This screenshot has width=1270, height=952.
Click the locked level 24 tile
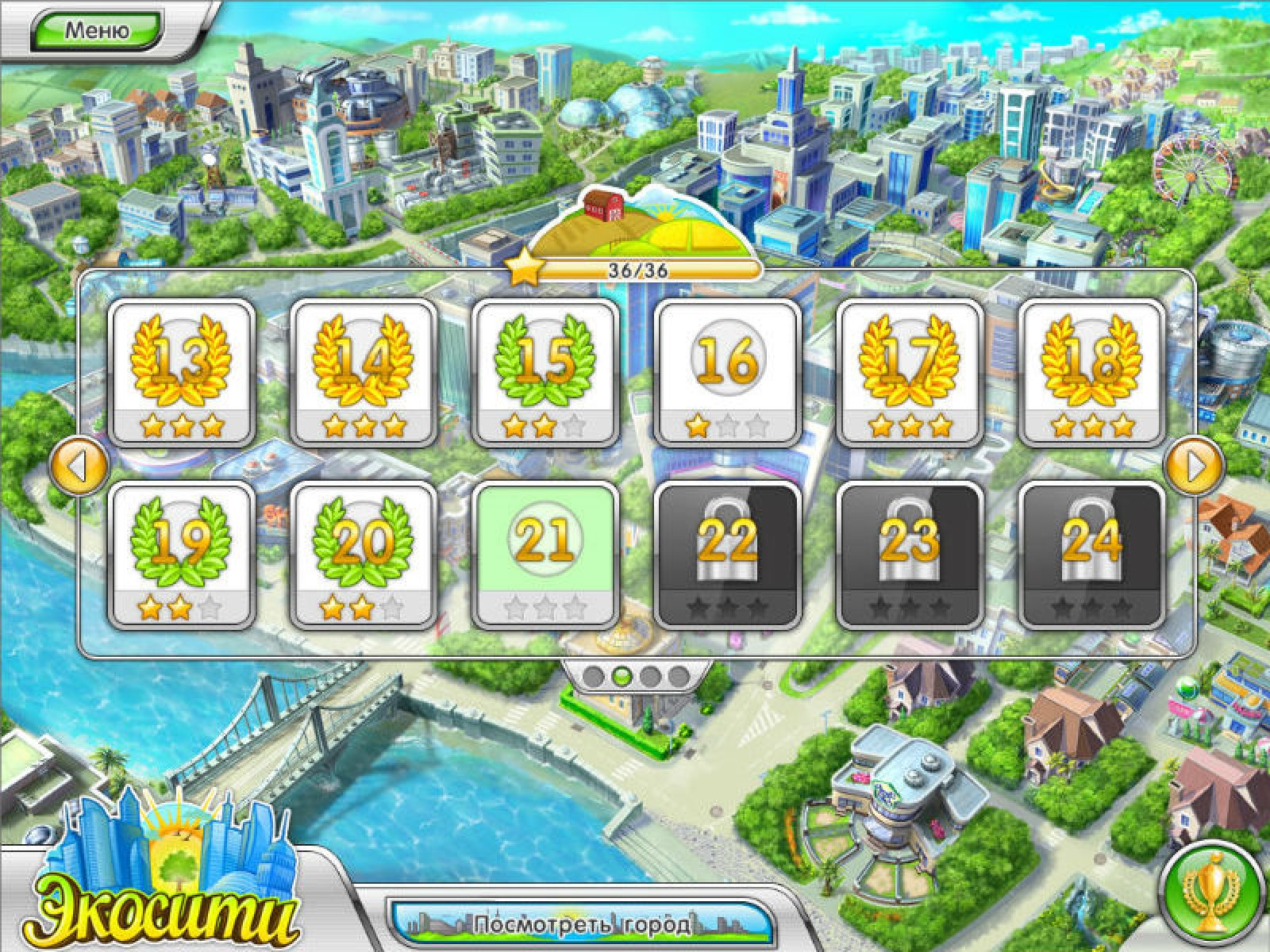[1092, 554]
